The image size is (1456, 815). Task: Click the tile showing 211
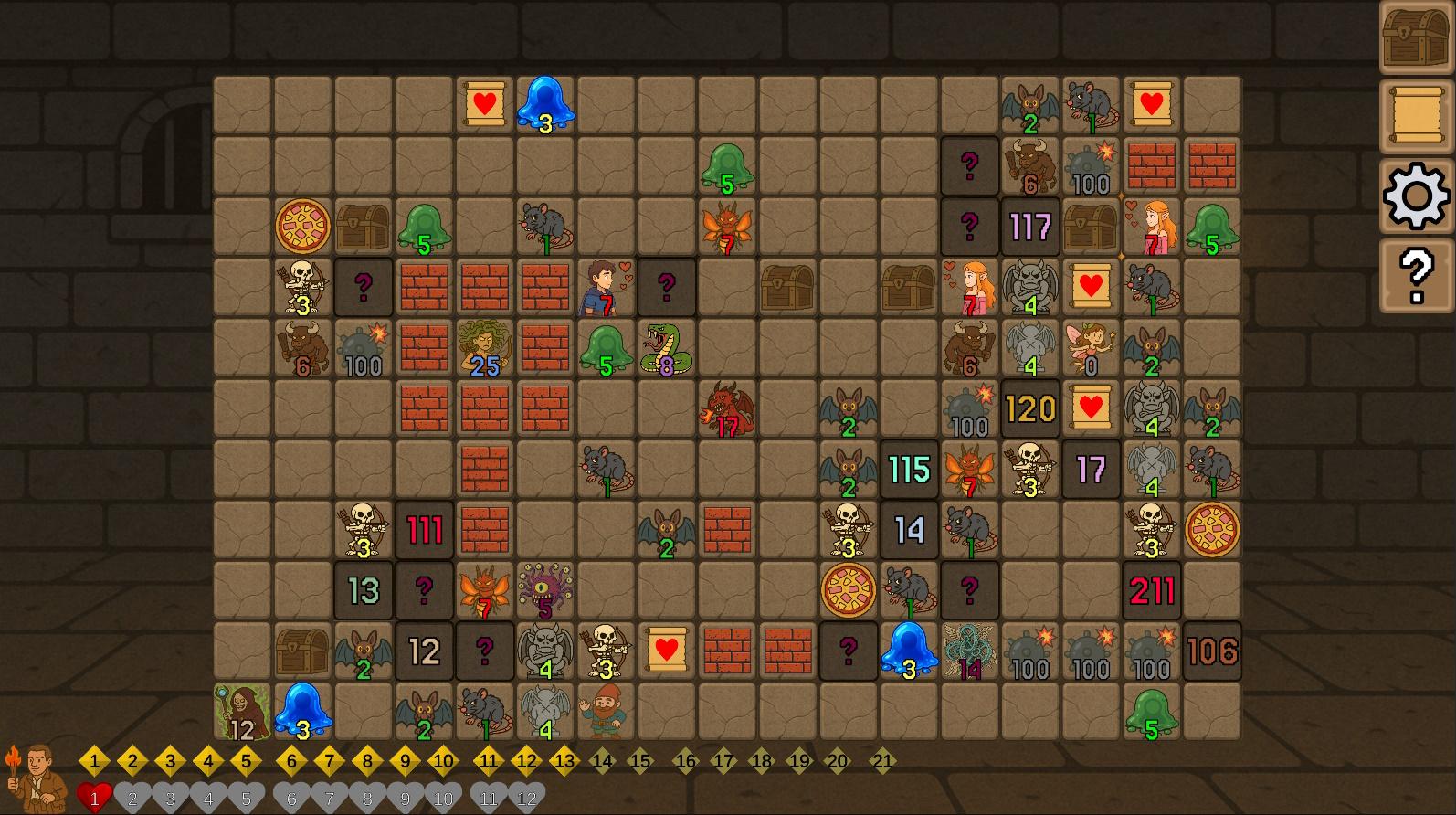point(1151,590)
